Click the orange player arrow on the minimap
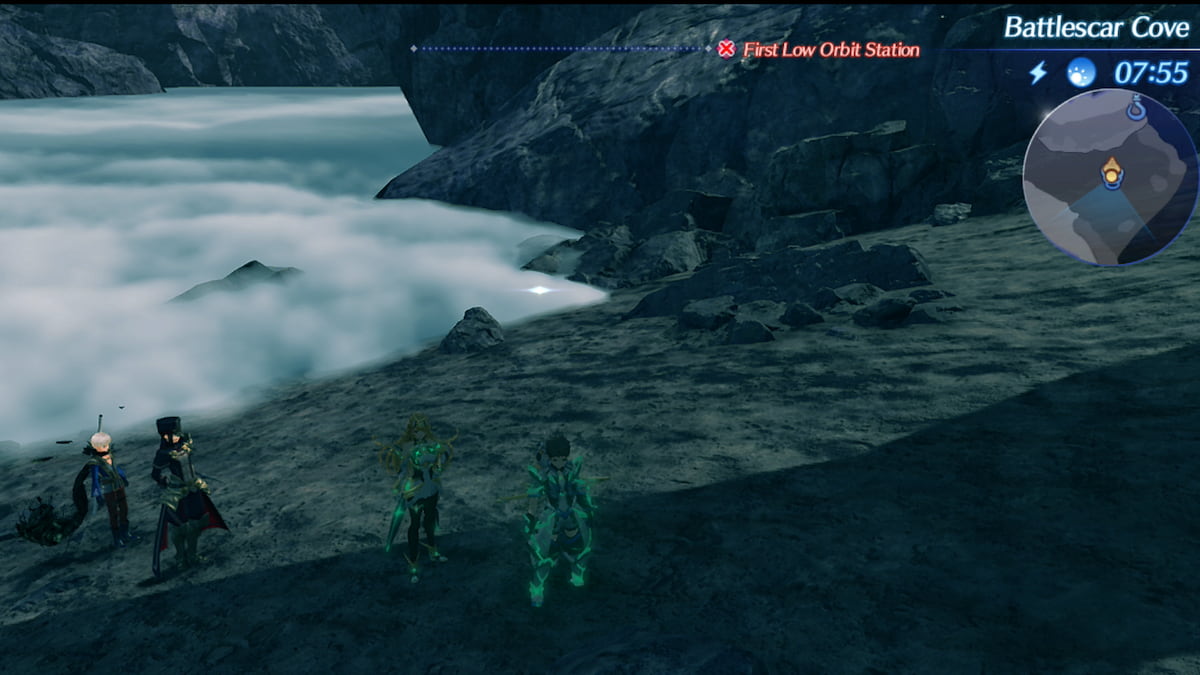 (x=1111, y=173)
